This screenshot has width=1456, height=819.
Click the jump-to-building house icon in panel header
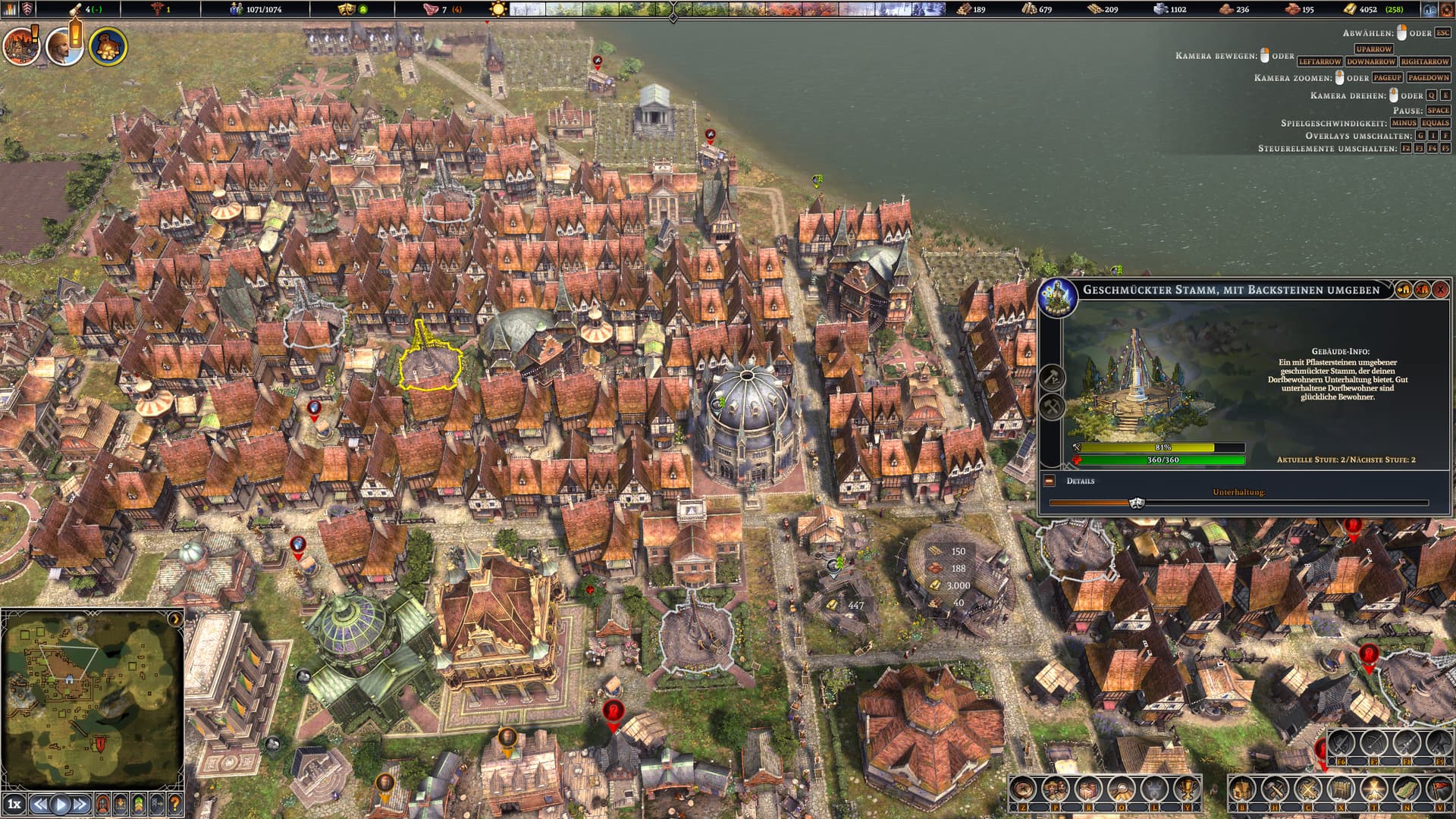point(1404,290)
